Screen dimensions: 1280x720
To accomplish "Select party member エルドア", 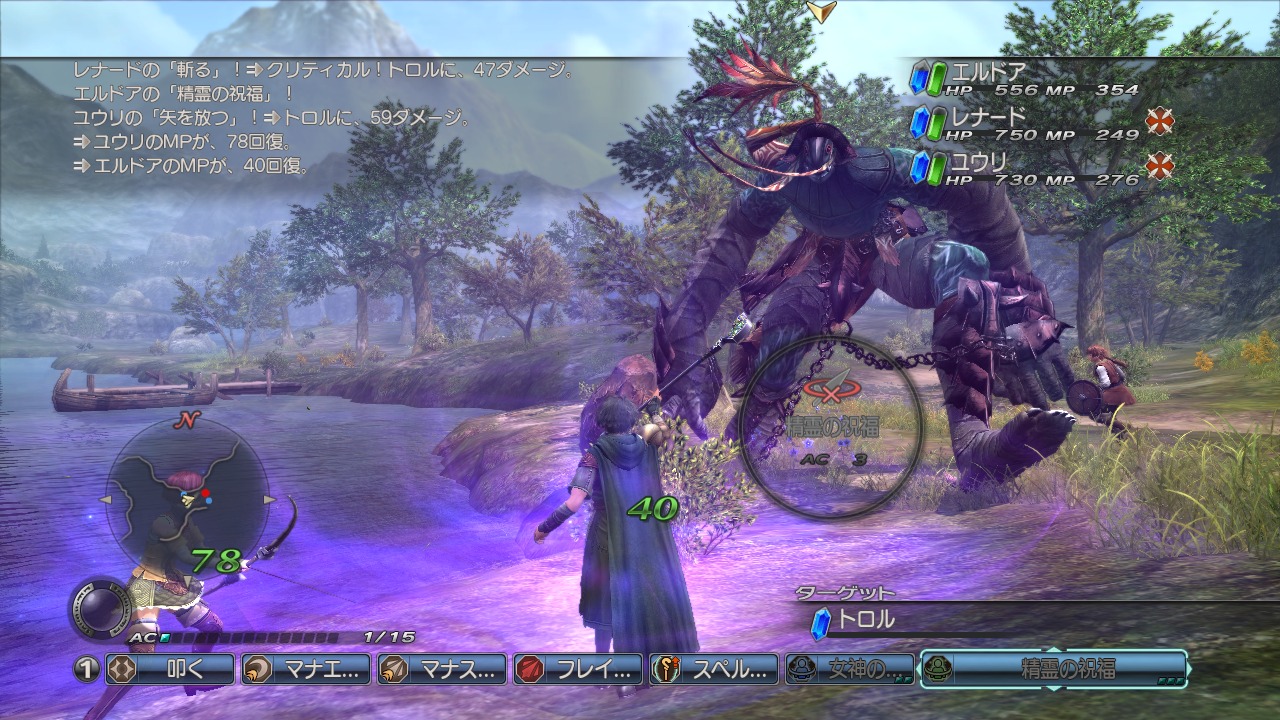I will (x=1025, y=79).
